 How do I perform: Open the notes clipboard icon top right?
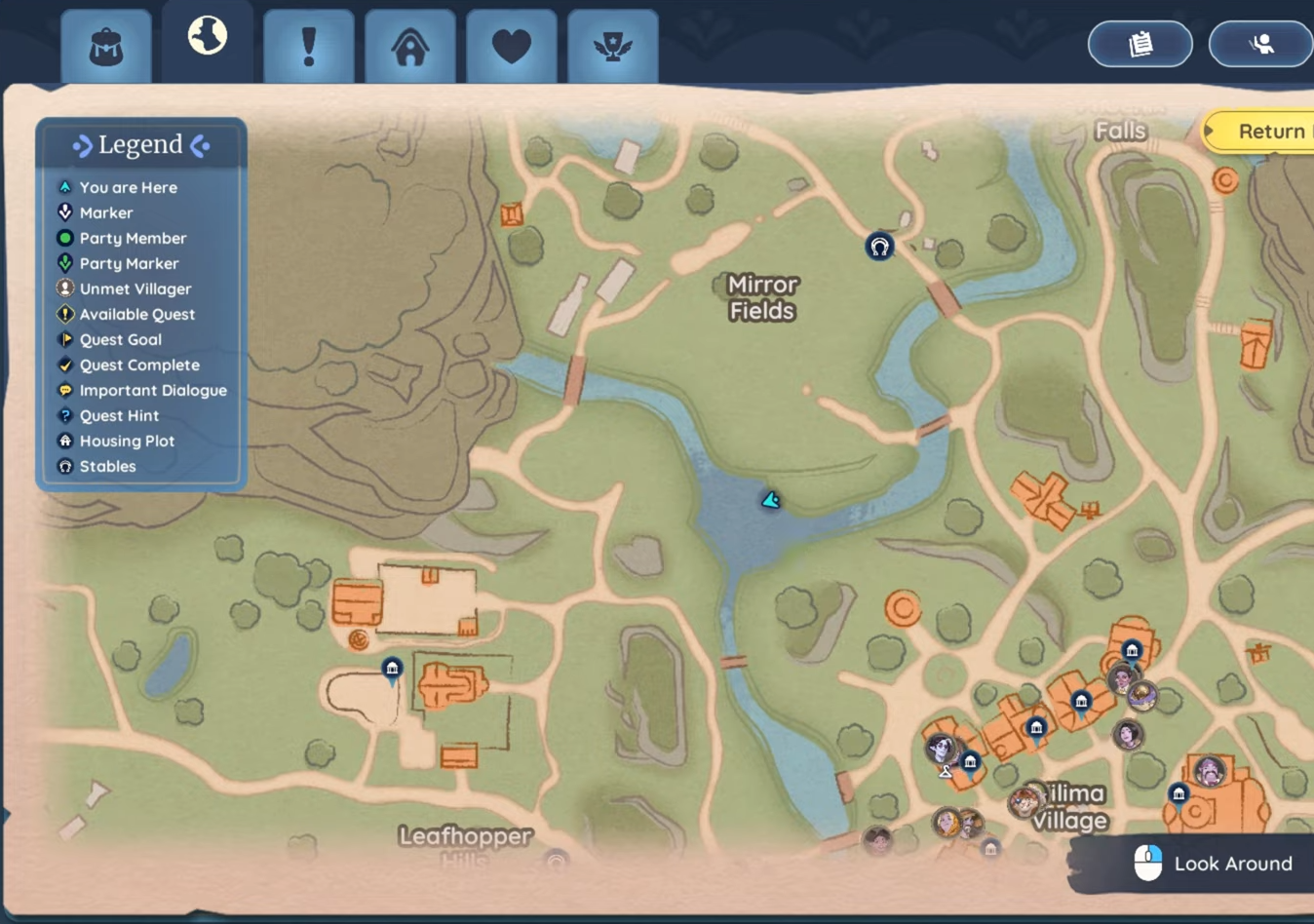coord(1140,44)
